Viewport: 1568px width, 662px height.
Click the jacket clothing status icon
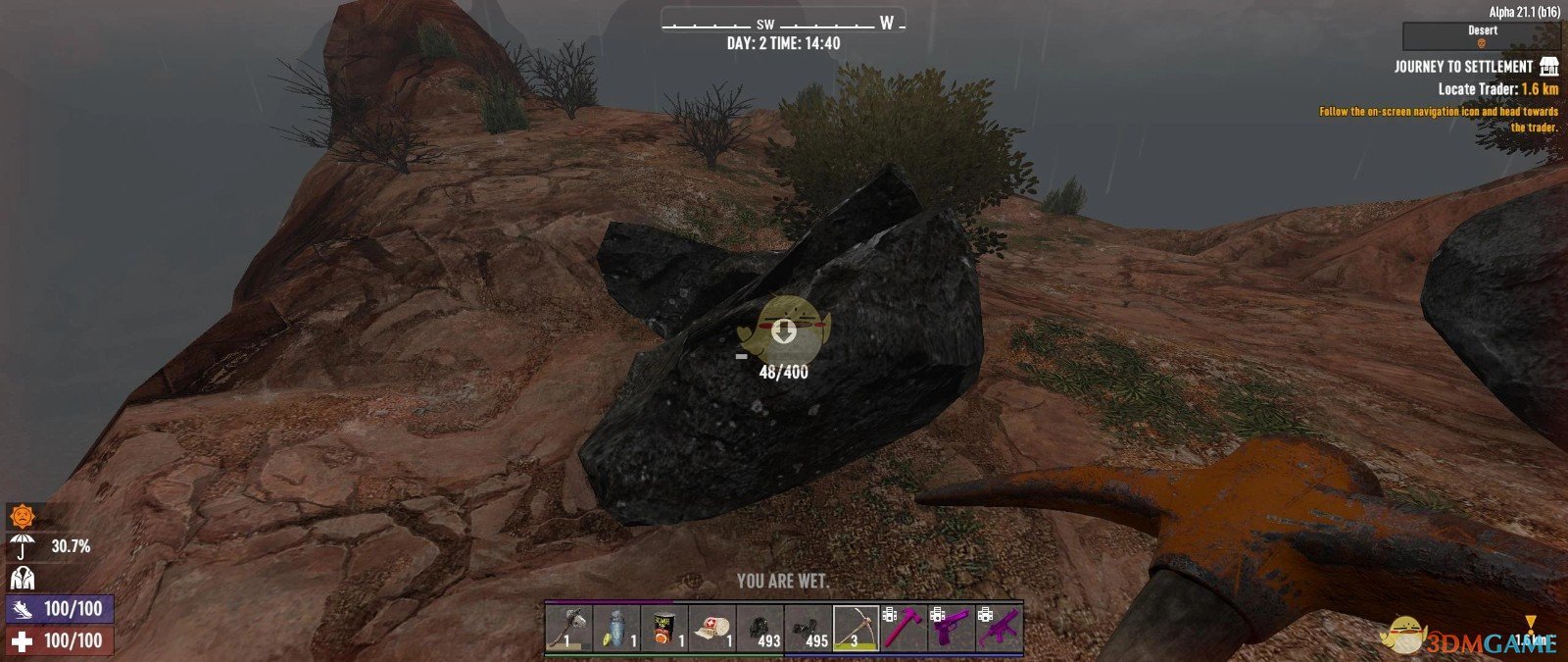tap(21, 577)
